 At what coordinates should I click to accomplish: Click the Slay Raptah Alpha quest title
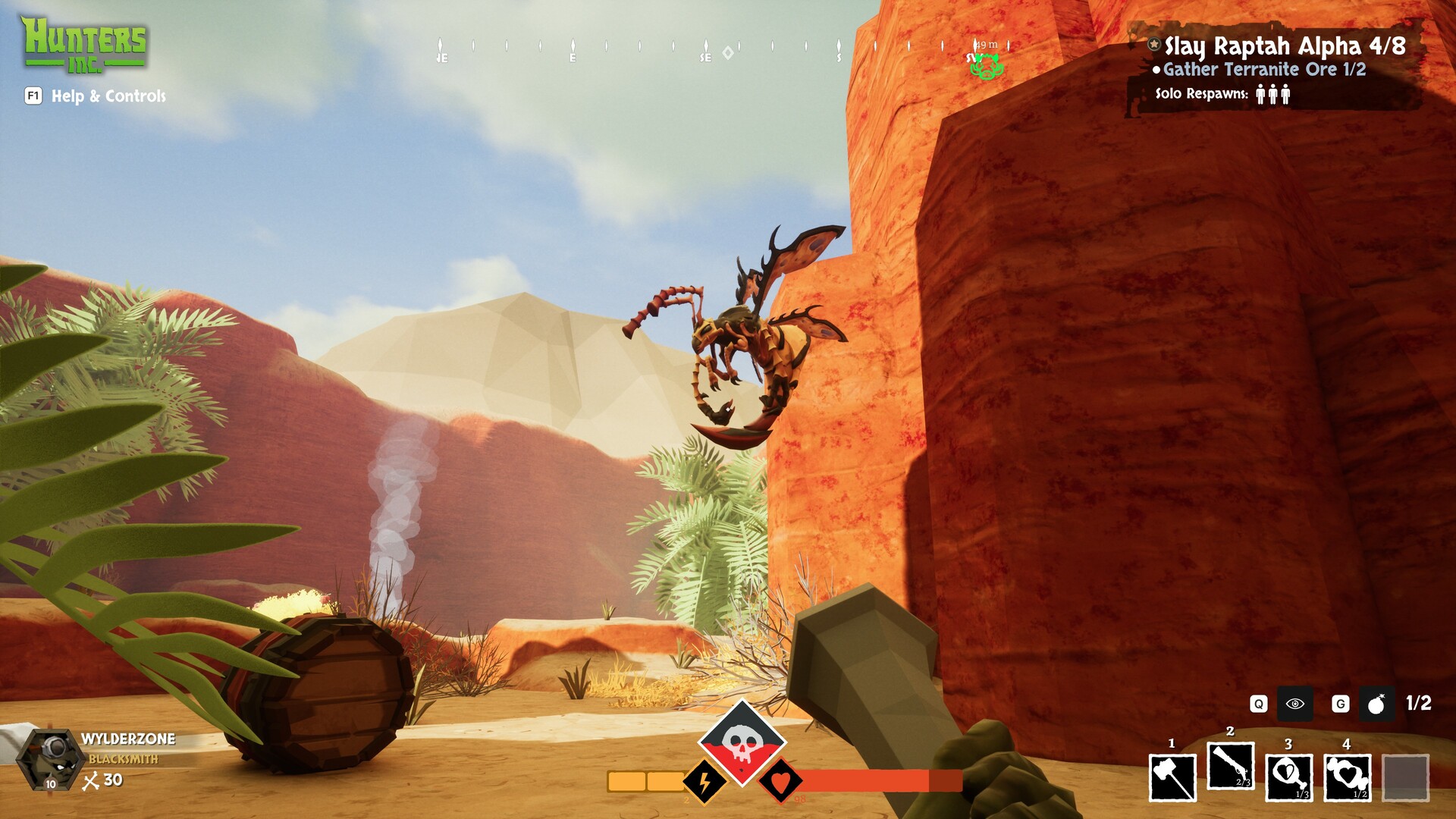point(1283,45)
